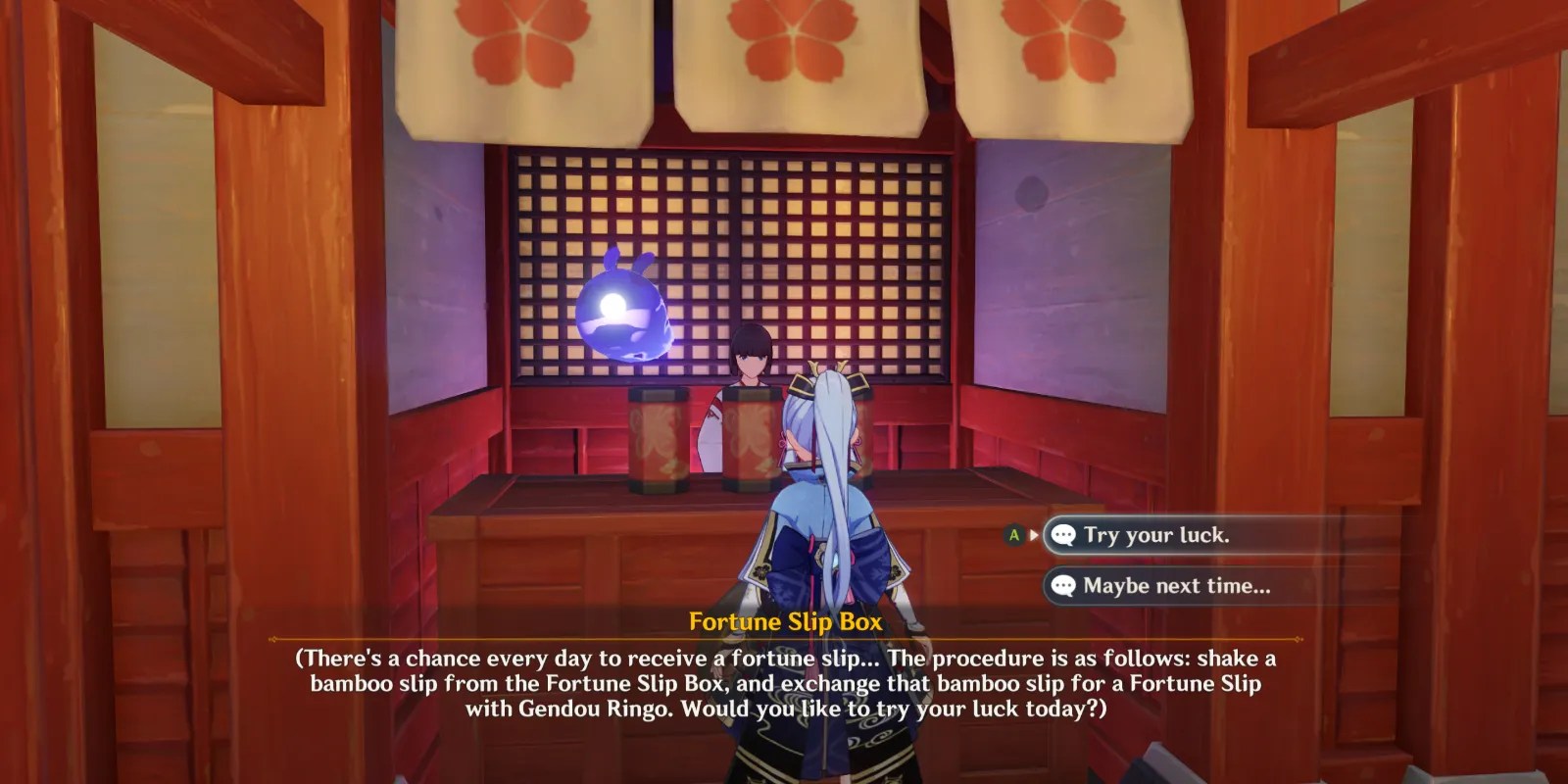This screenshot has height=784, width=1568.
Task: Click the Fortune Slip Box title text
Action: 784,620
